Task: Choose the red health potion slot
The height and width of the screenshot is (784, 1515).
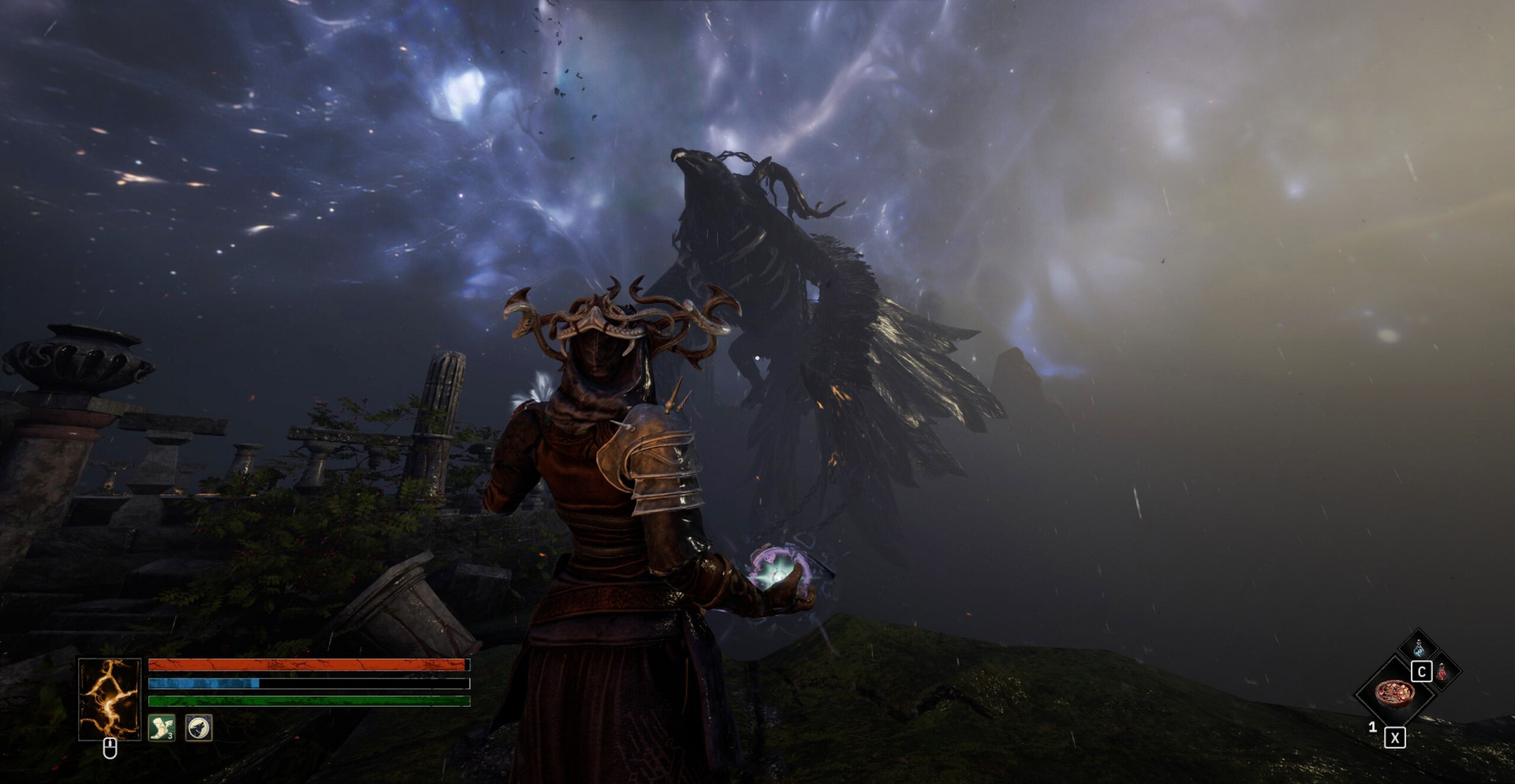Action: coord(1442,672)
